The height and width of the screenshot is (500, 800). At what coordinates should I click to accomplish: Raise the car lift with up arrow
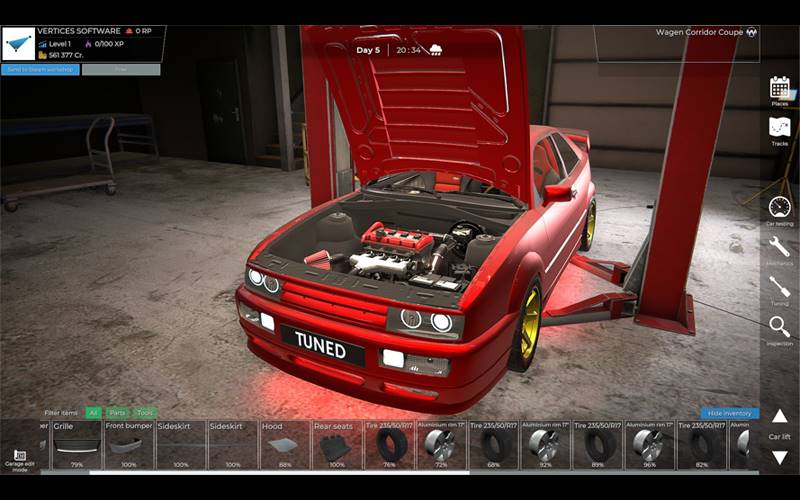(x=779, y=416)
